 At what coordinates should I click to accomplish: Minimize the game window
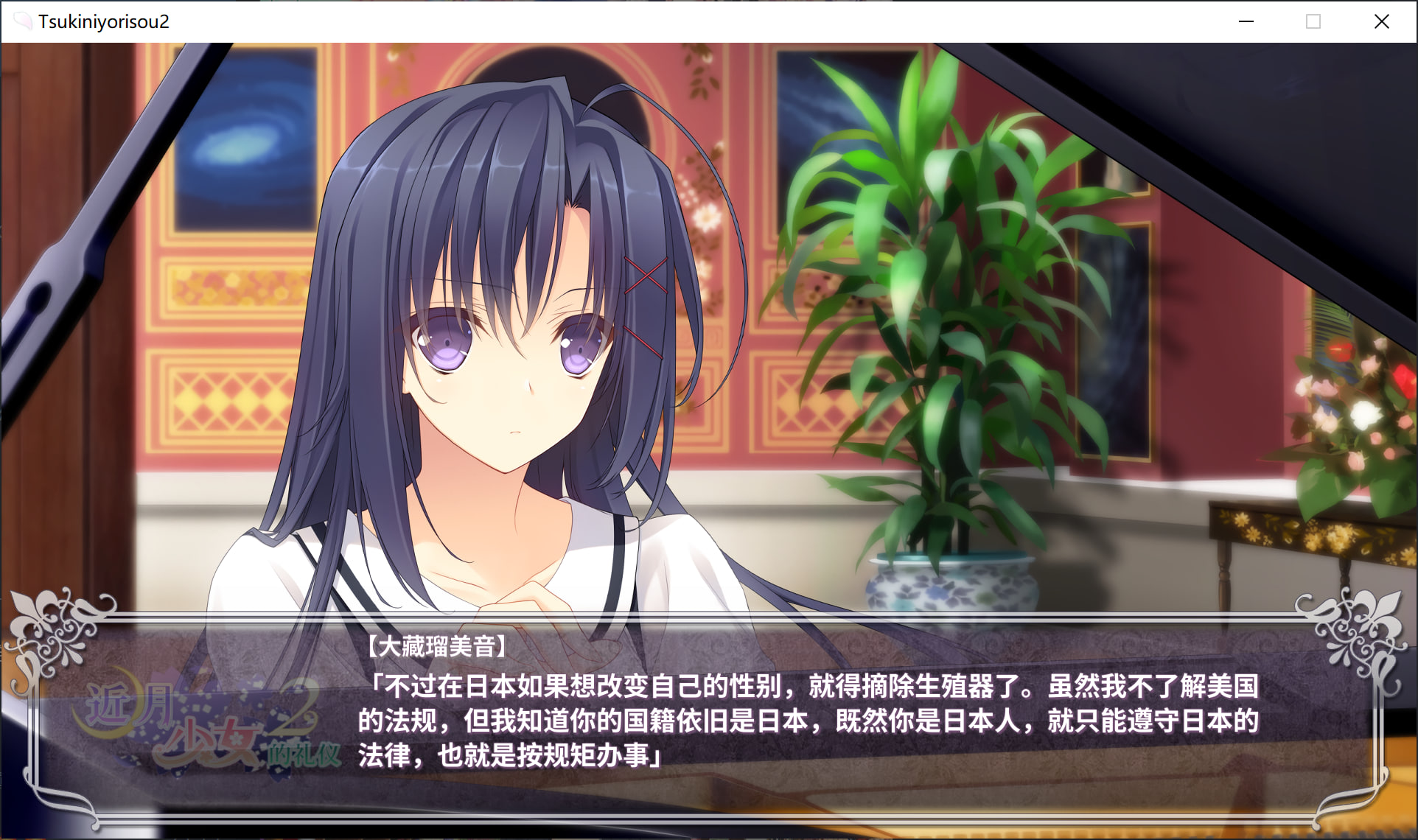tap(1246, 21)
